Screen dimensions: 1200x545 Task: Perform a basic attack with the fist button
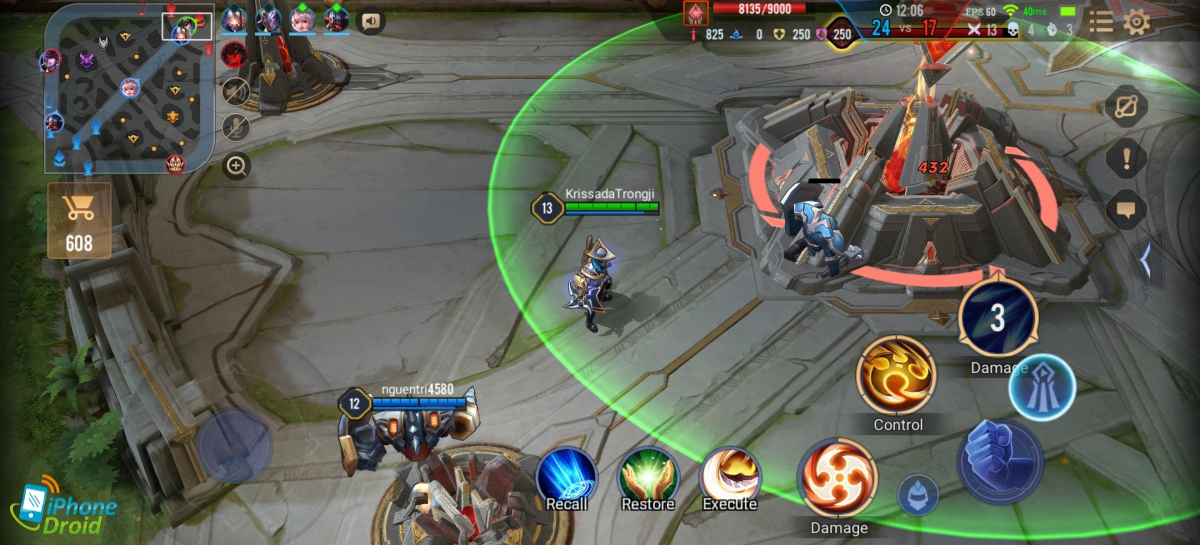pos(1000,460)
